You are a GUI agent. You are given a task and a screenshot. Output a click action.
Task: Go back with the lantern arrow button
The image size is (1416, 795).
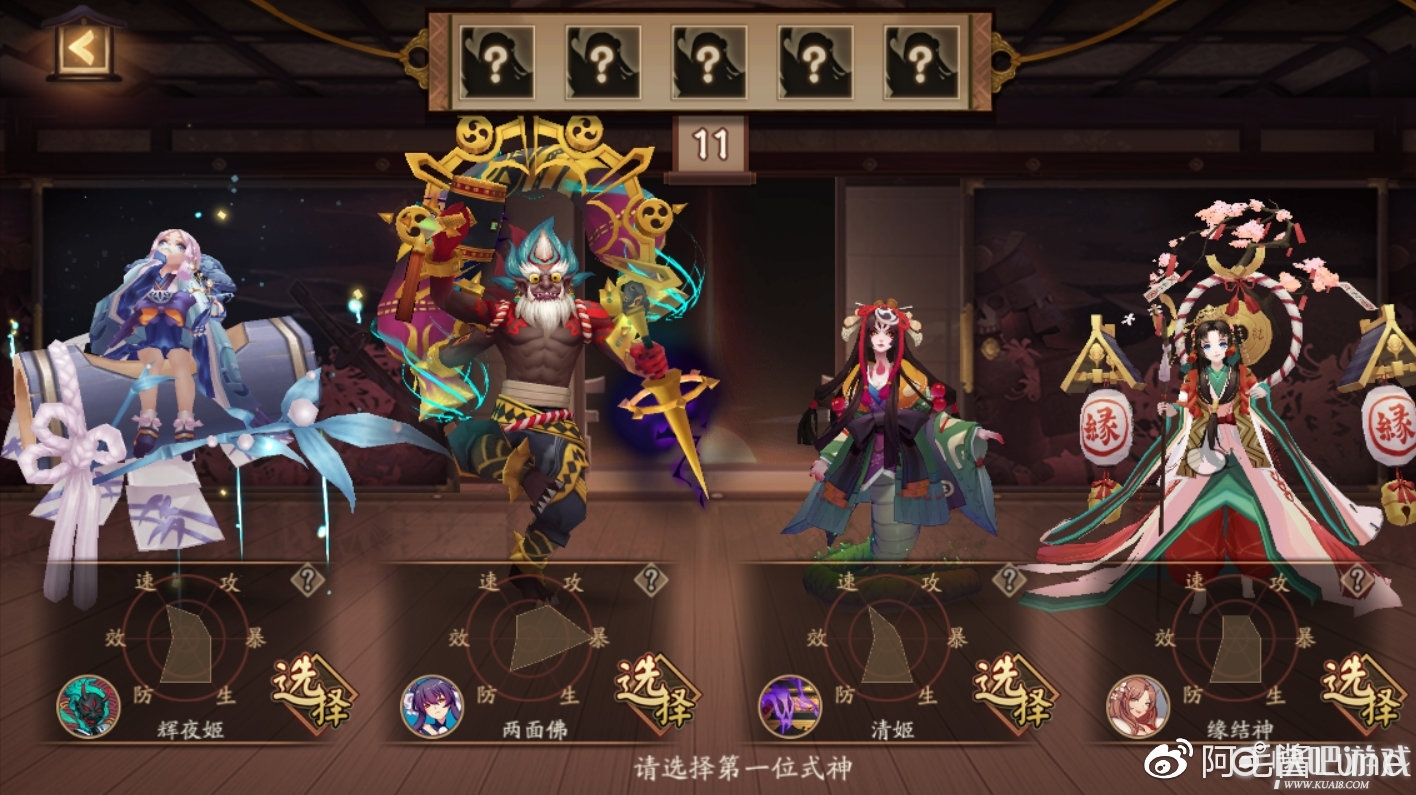pyautogui.click(x=83, y=45)
